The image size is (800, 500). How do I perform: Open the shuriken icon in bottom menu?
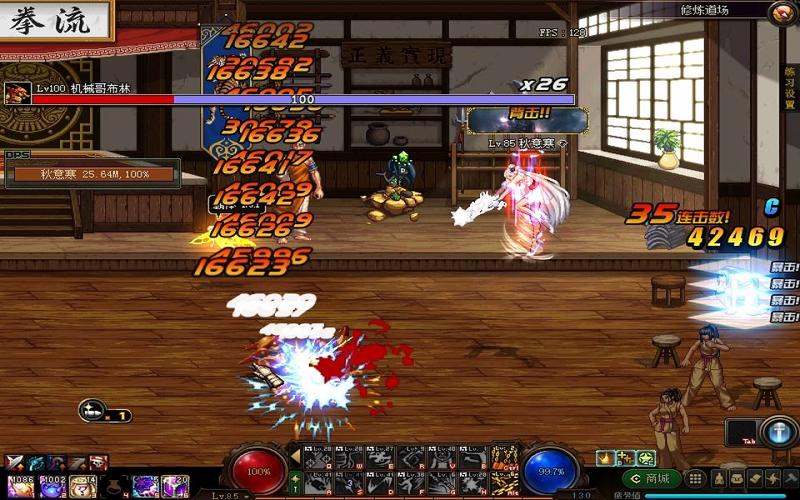(771, 479)
